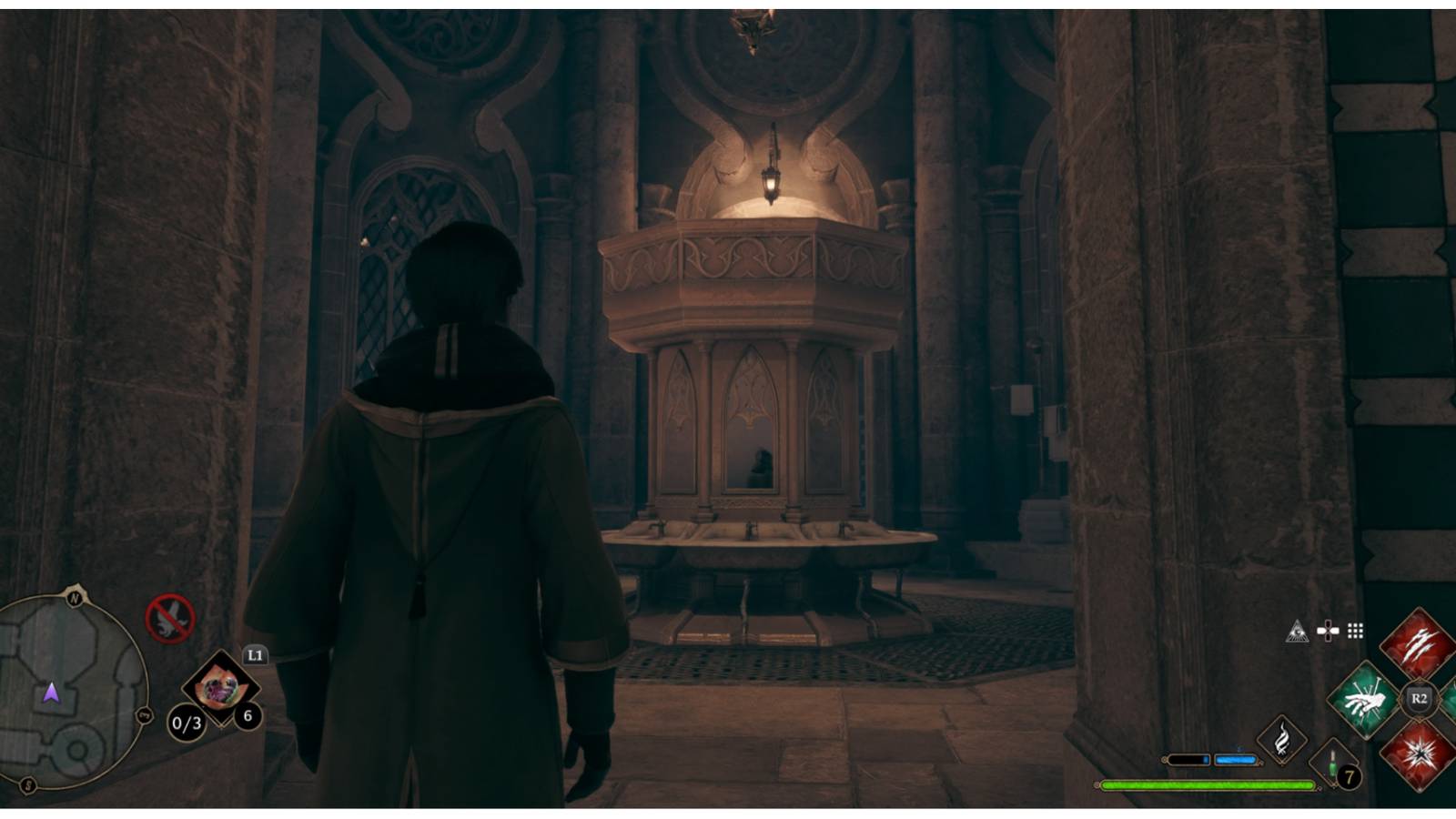The image size is (1456, 819).
Task: Select the combat plant quick-slot icon
Action: tap(222, 689)
